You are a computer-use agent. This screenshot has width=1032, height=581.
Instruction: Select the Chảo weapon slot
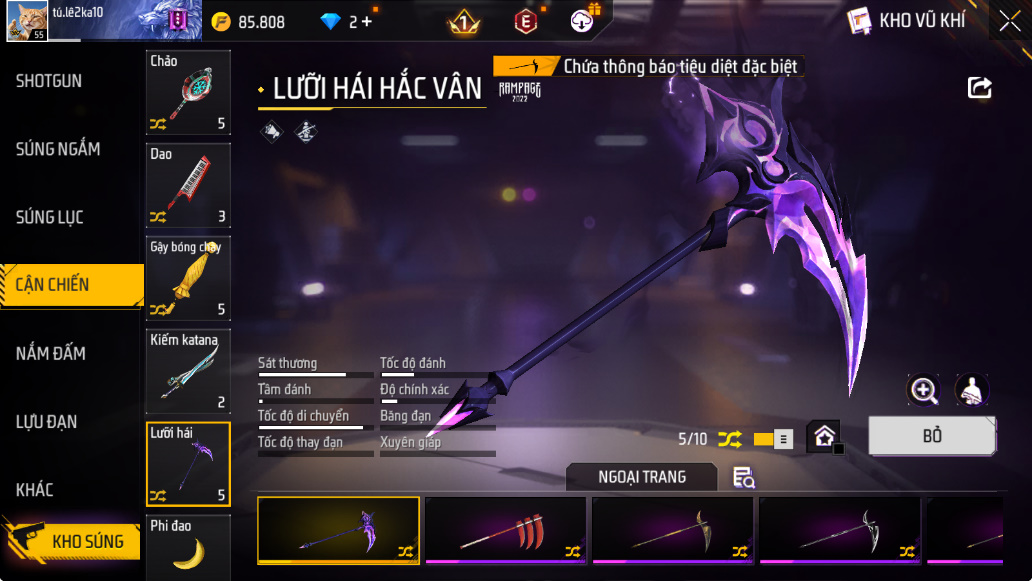click(x=188, y=92)
